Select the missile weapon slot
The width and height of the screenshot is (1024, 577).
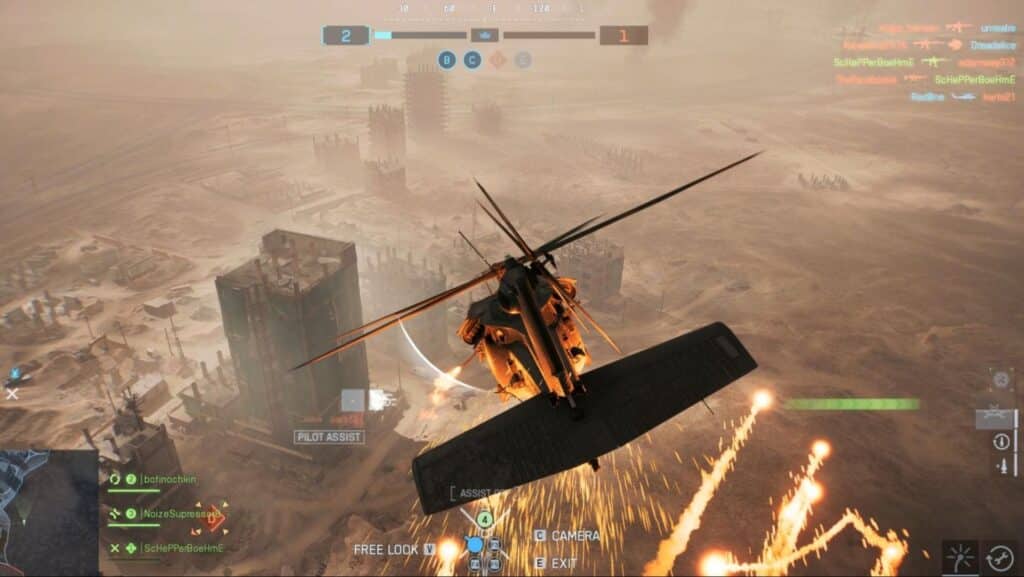pyautogui.click(x=1001, y=466)
